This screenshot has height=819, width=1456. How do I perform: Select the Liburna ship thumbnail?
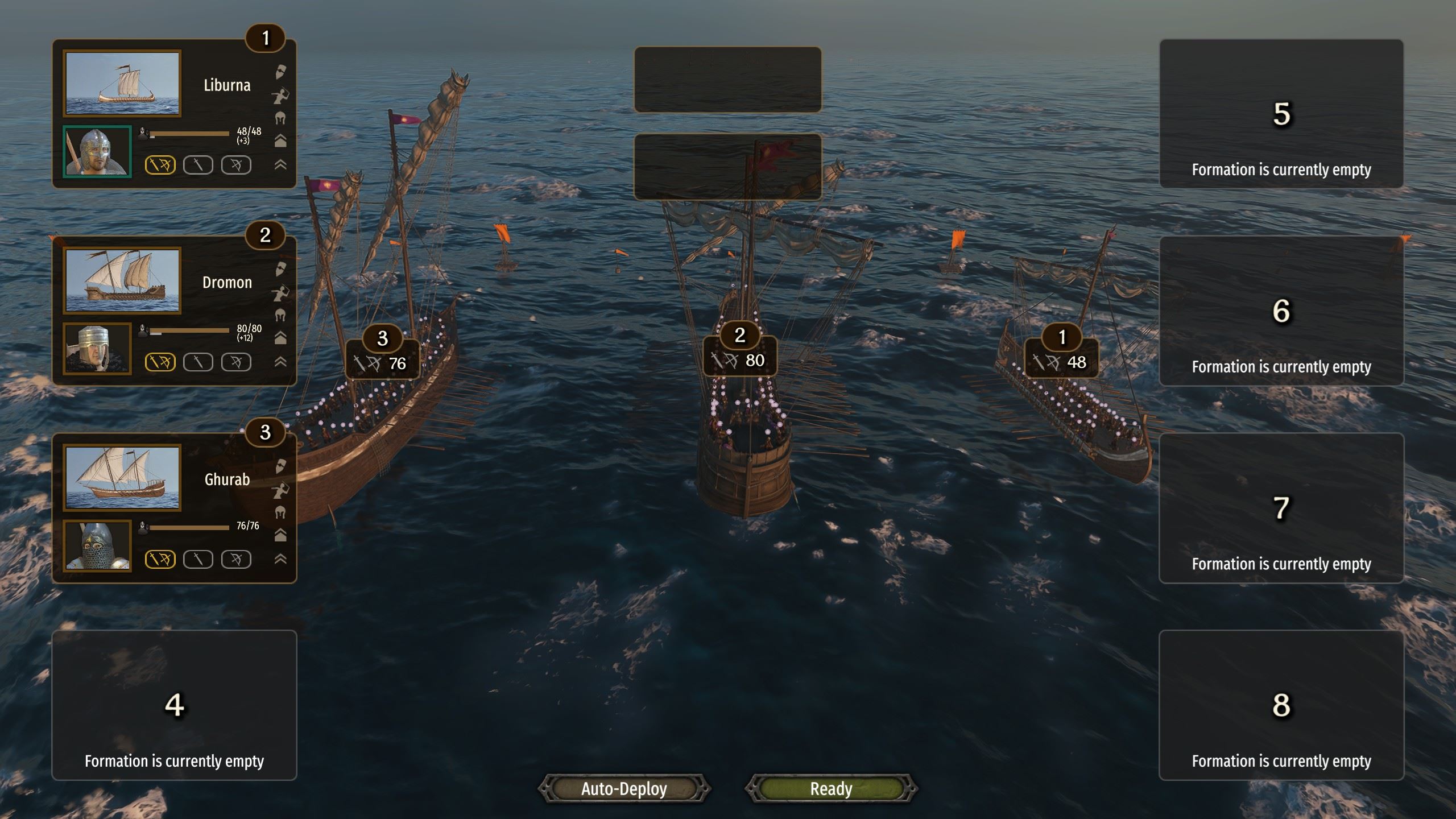(122, 84)
